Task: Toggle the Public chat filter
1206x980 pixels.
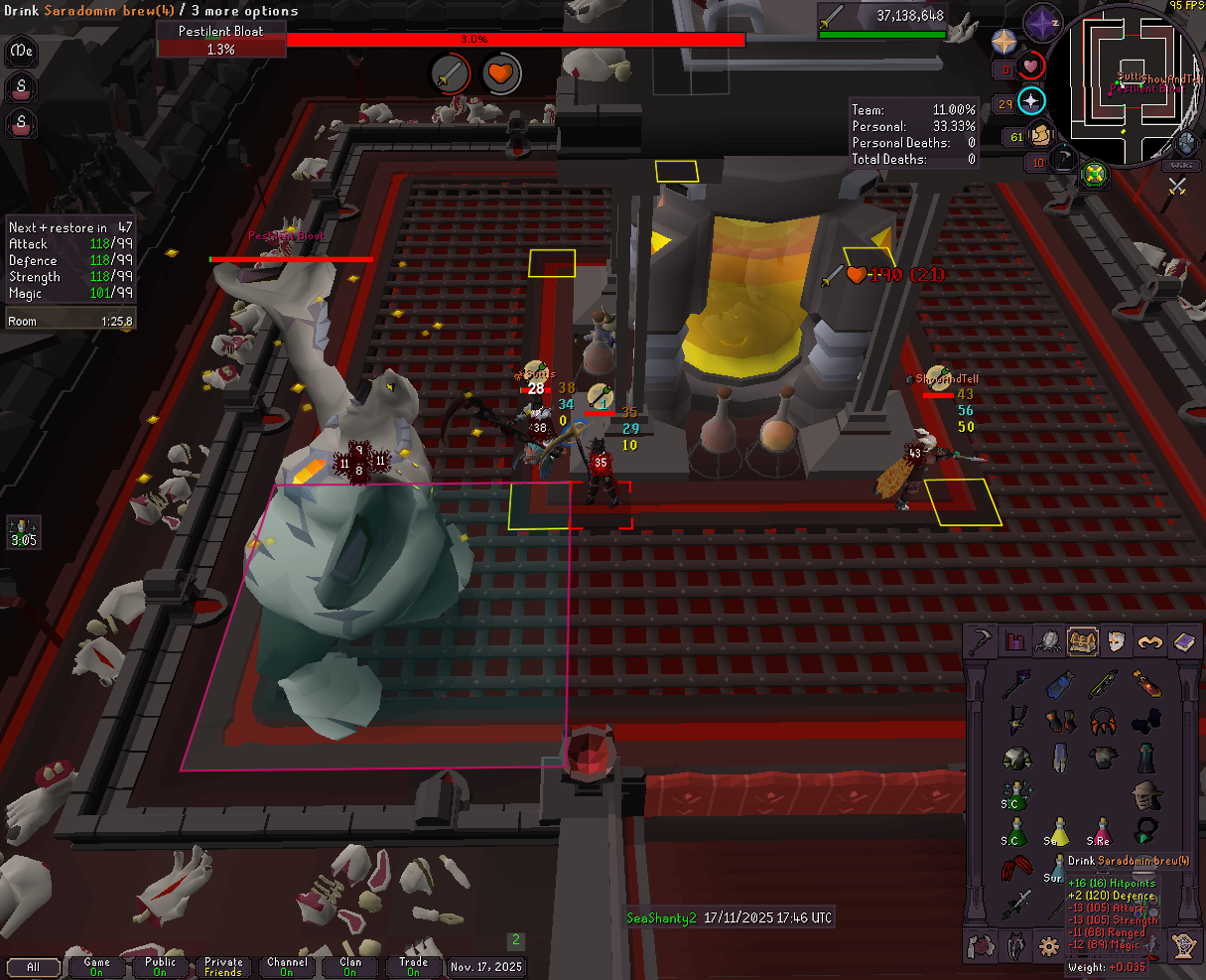Action: [x=160, y=966]
